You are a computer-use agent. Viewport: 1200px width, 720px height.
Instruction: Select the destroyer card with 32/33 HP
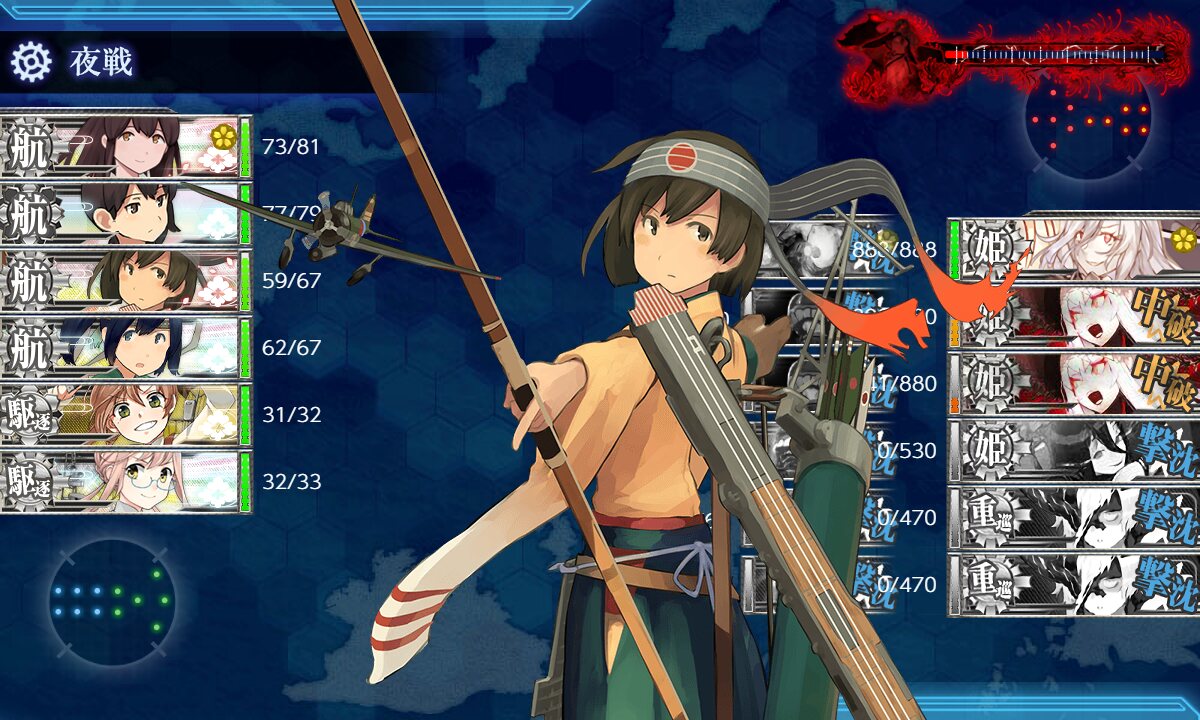[125, 482]
